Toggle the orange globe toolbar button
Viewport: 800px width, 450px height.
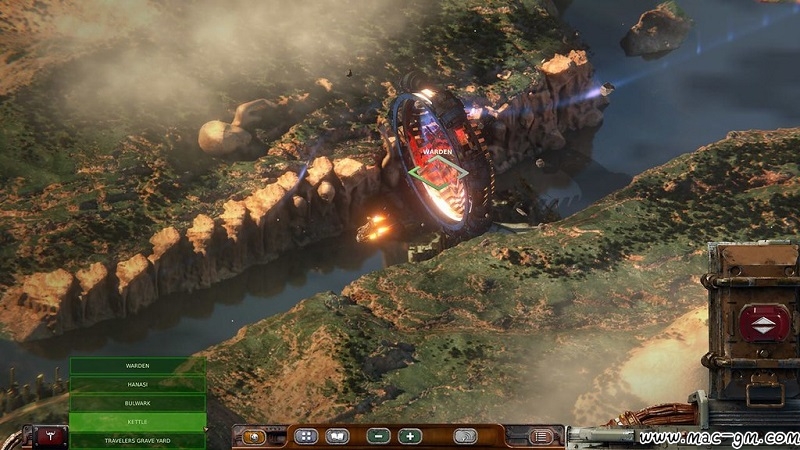click(x=254, y=436)
